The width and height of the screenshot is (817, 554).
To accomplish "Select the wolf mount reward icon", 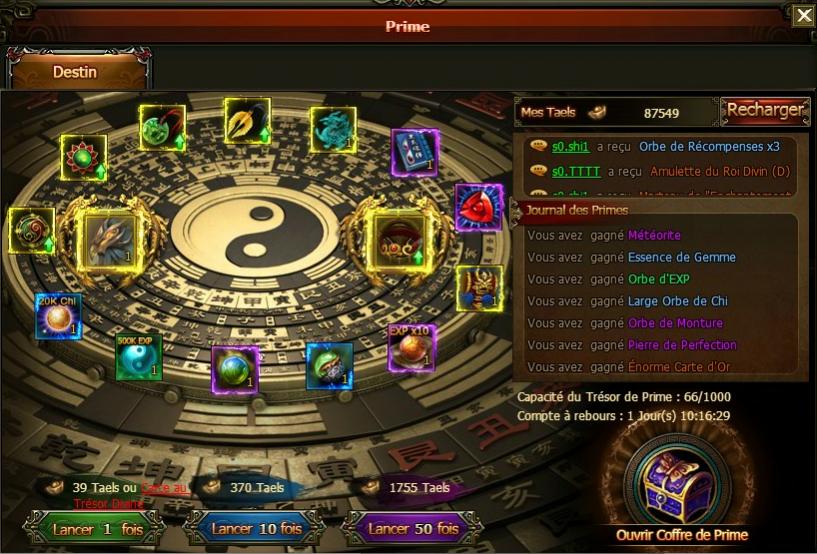I will pyautogui.click(x=111, y=239).
